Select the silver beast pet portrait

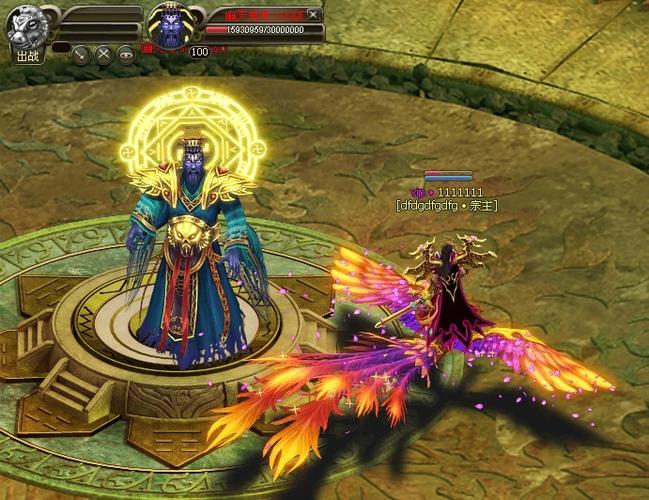point(26,24)
